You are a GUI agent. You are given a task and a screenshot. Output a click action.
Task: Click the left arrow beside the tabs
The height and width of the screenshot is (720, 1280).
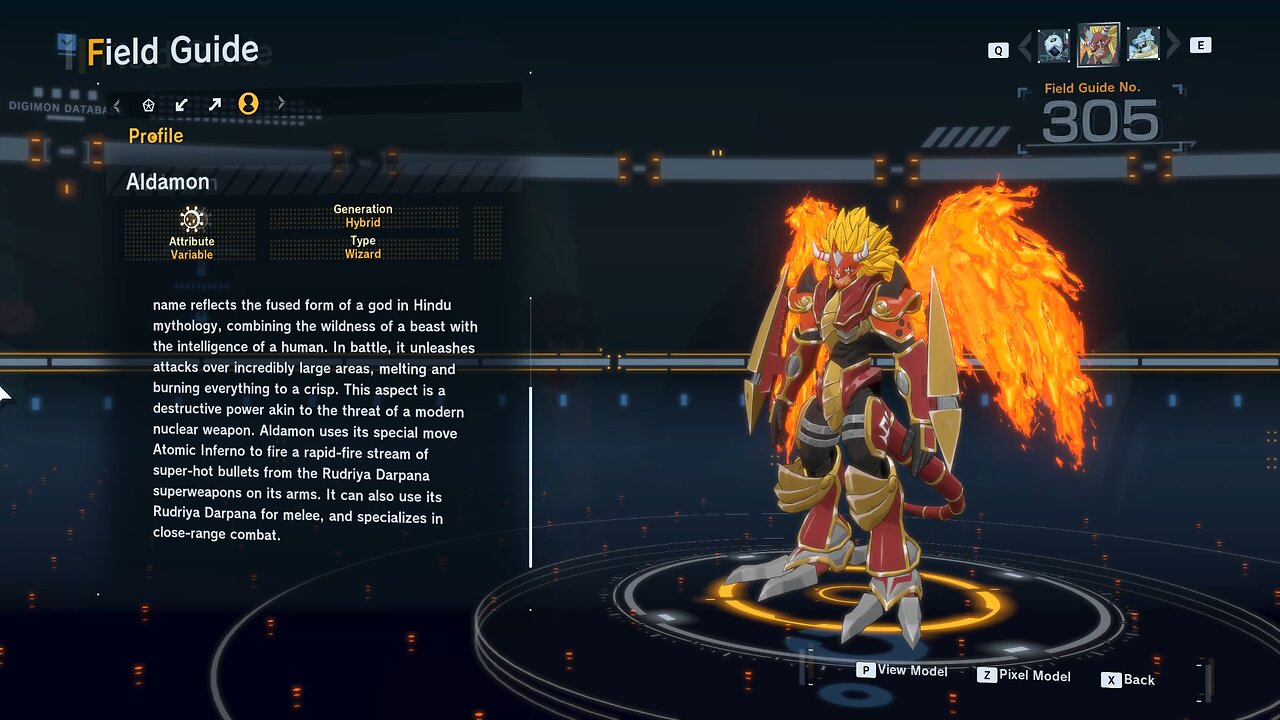117,104
